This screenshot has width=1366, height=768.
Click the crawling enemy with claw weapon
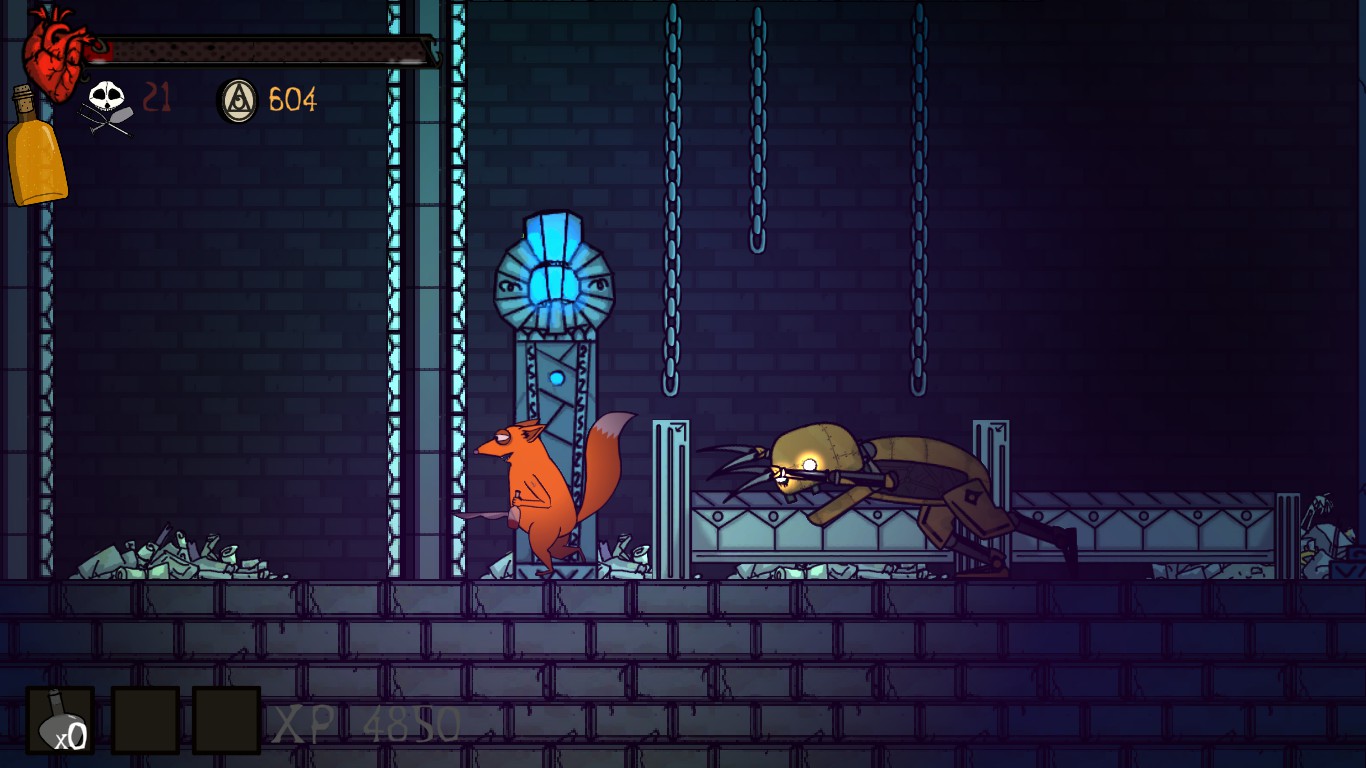880,480
